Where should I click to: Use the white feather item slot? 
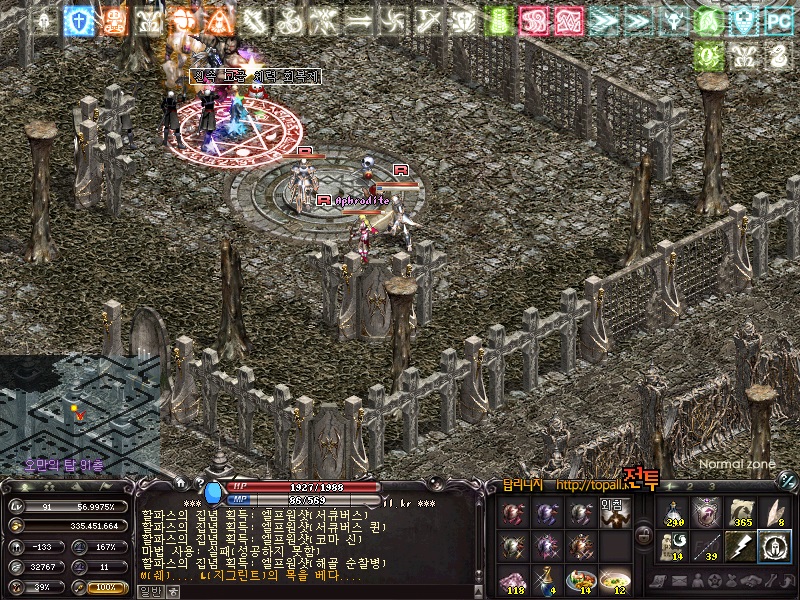773,512
